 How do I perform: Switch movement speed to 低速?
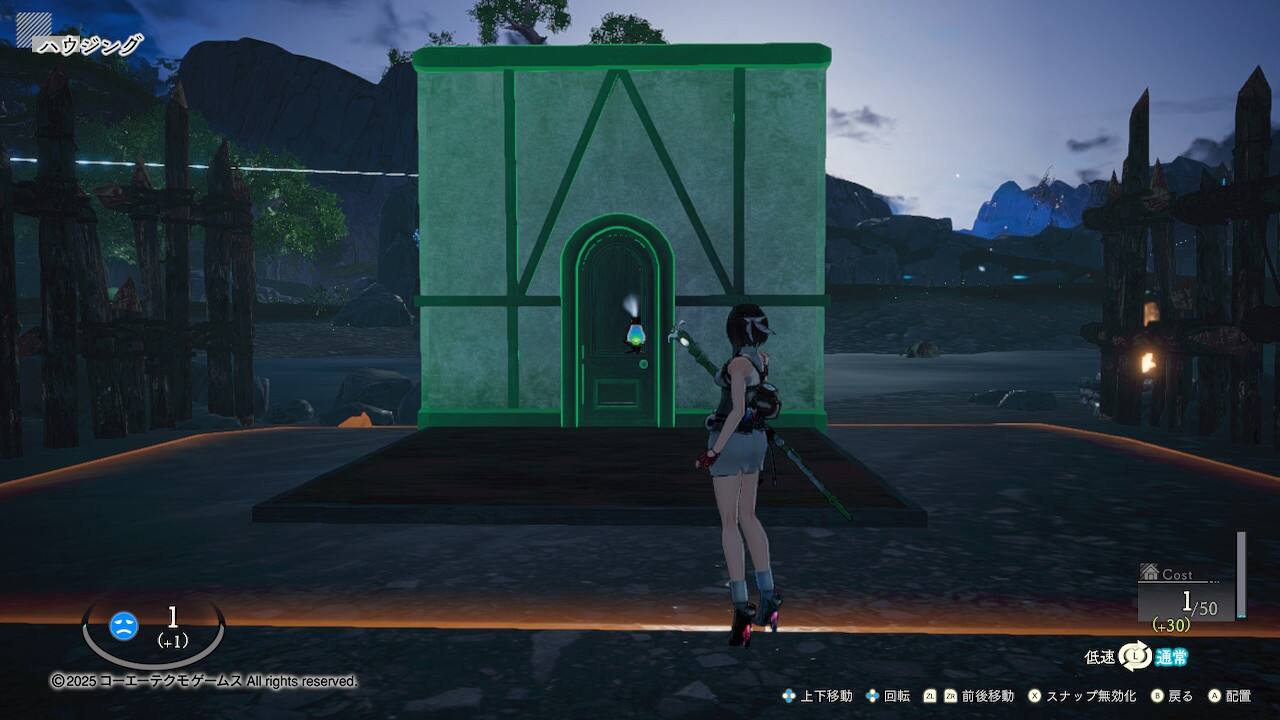[x=1099, y=657]
